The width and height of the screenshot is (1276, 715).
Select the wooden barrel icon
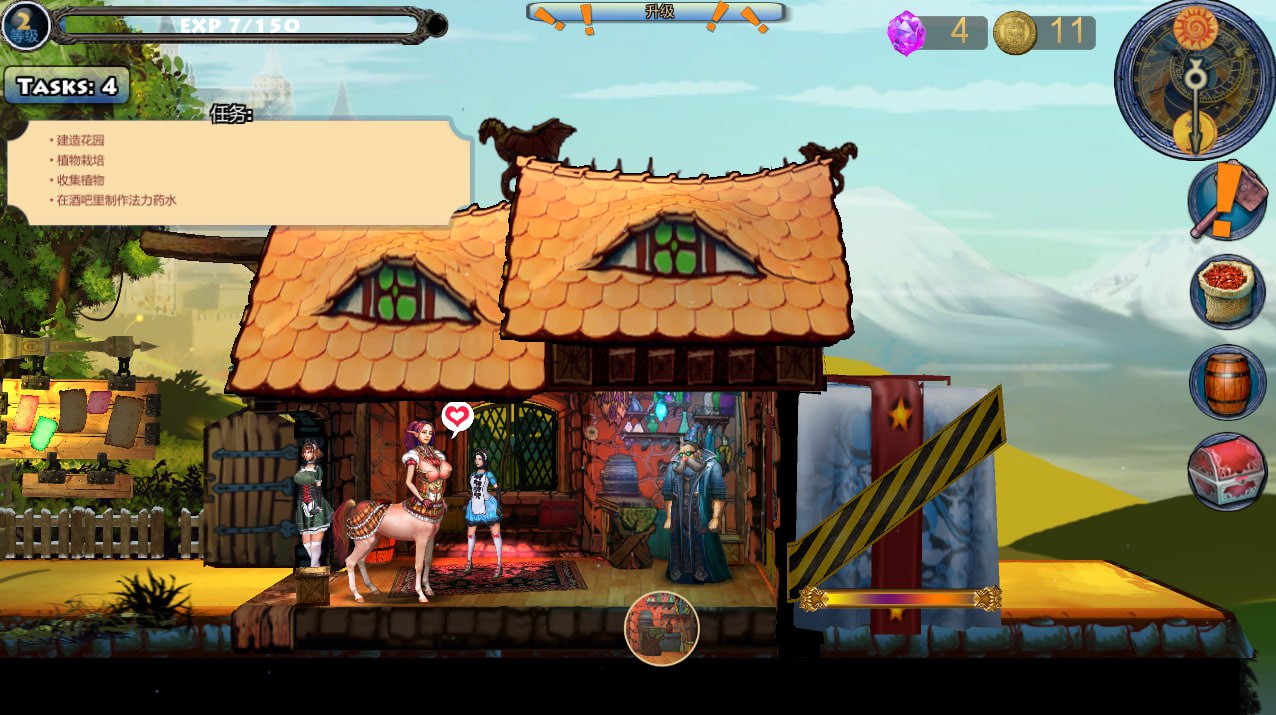(1227, 382)
